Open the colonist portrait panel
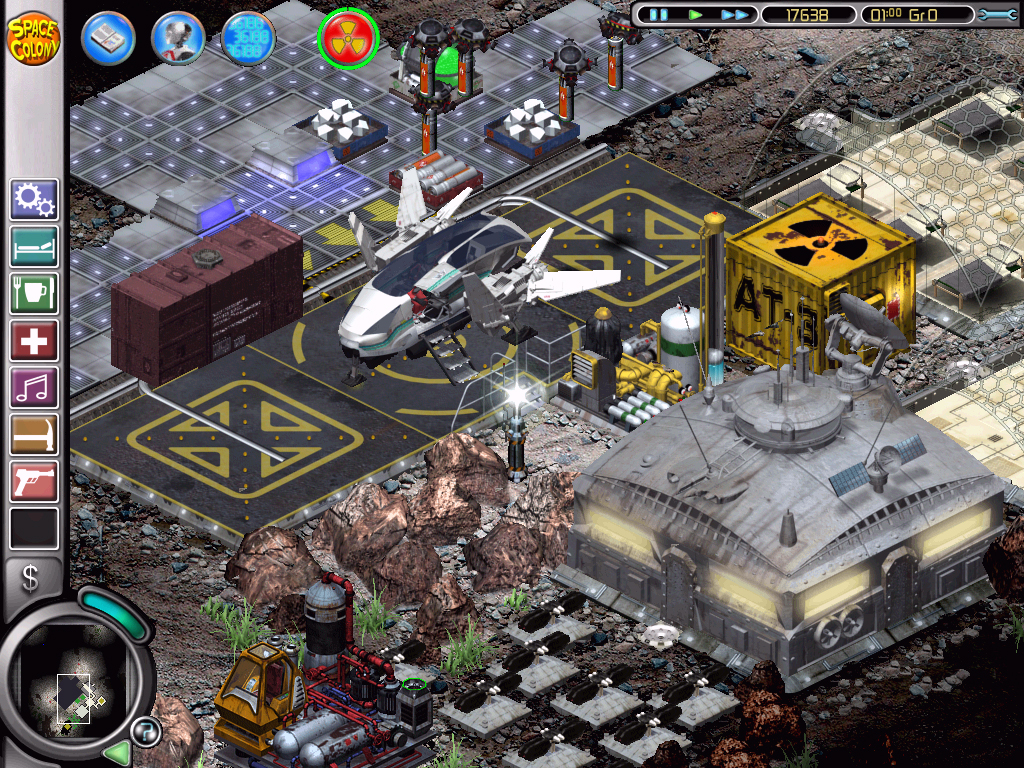Viewport: 1024px width, 768px height. click(178, 38)
